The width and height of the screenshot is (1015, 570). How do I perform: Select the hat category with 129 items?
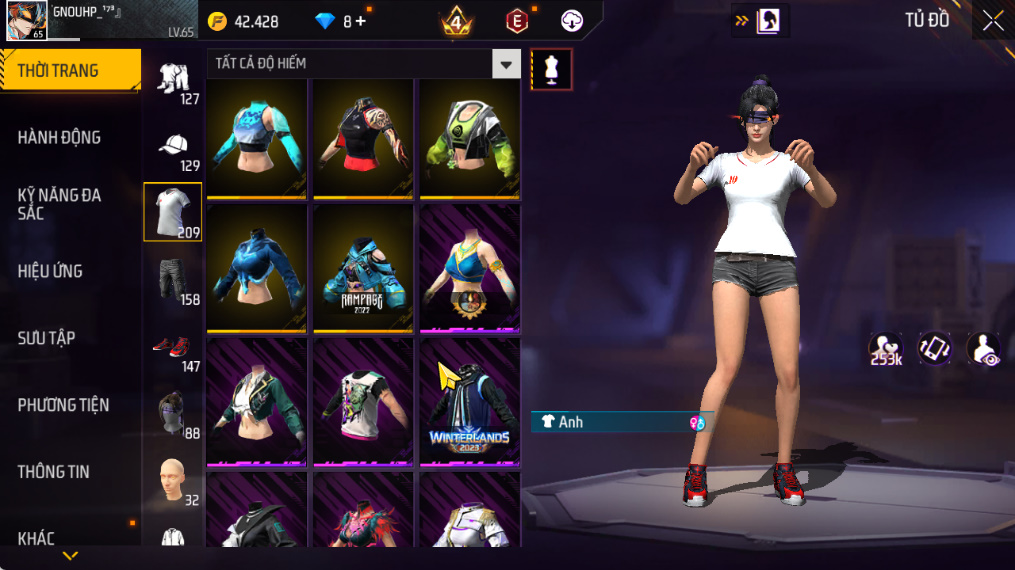tap(174, 149)
